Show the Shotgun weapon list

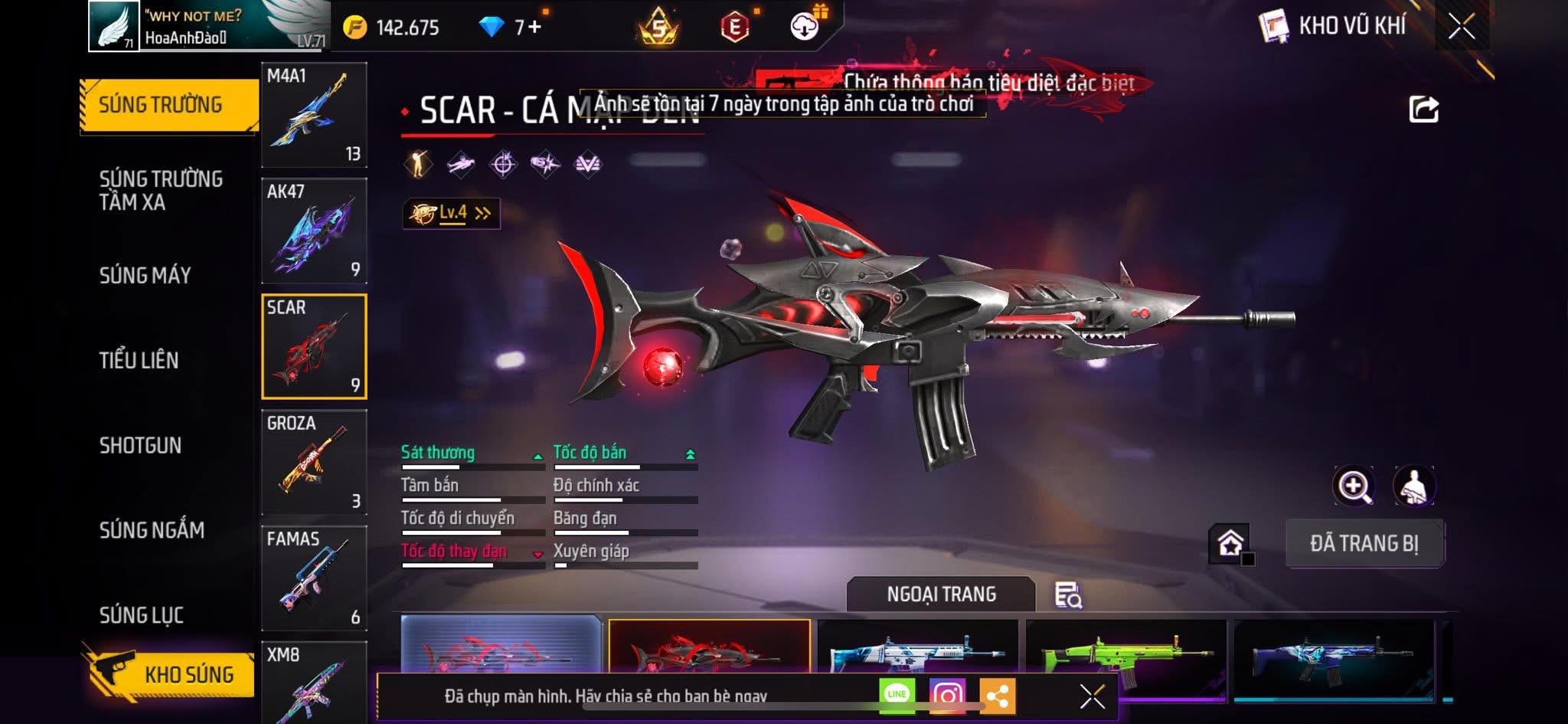tap(140, 445)
